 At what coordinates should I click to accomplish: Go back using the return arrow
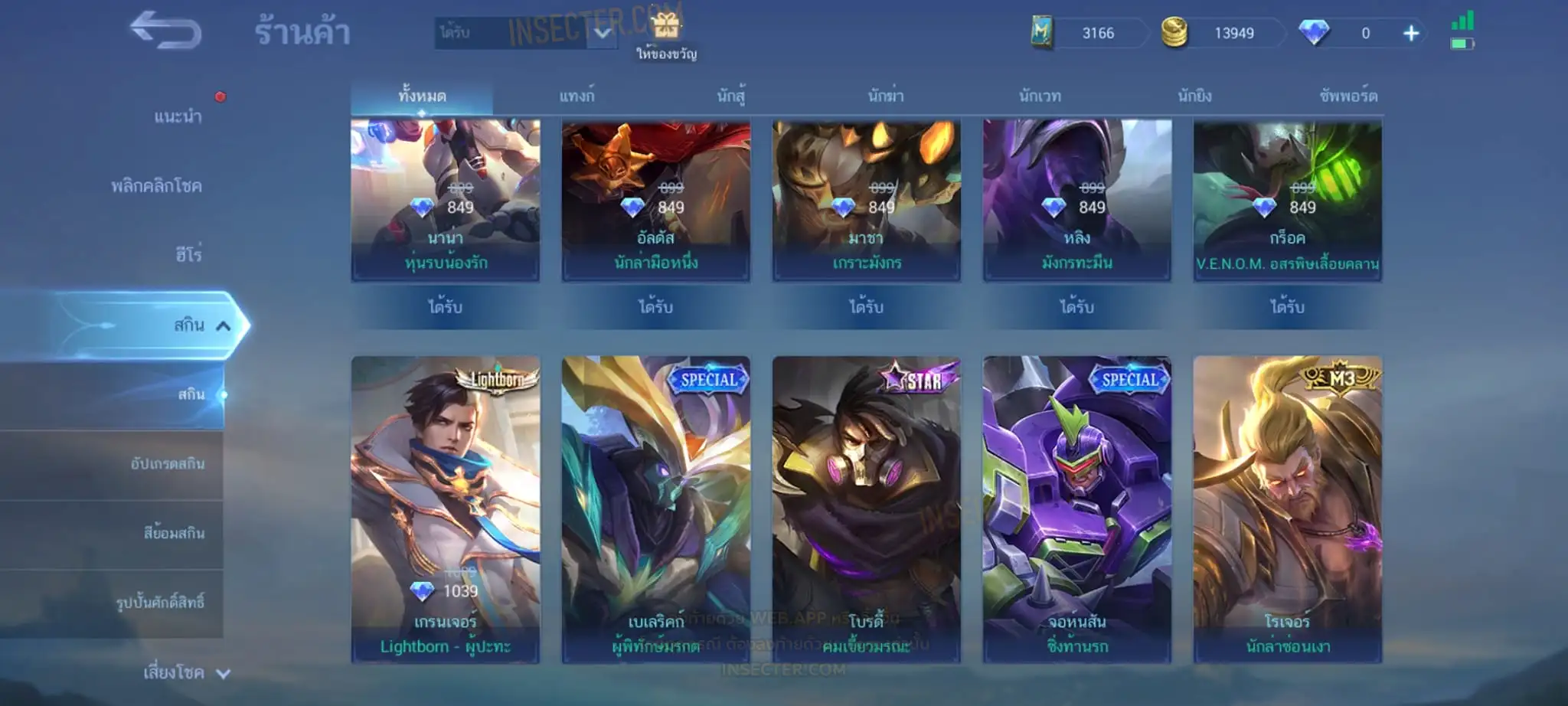pyautogui.click(x=165, y=31)
